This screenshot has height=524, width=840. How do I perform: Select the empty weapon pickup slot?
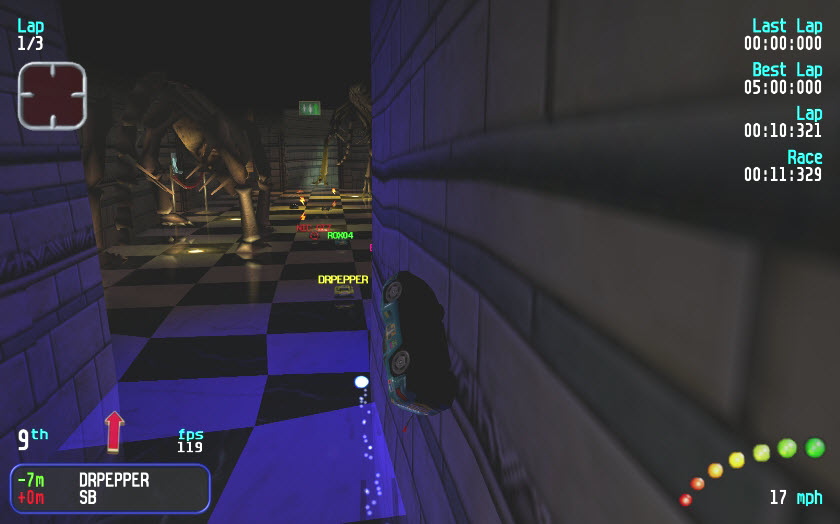click(52, 95)
